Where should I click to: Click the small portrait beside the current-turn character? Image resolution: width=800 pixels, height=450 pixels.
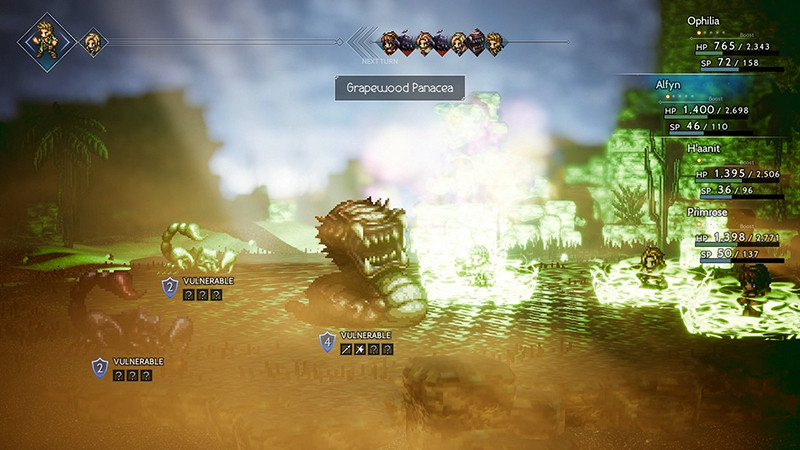[x=92, y=42]
